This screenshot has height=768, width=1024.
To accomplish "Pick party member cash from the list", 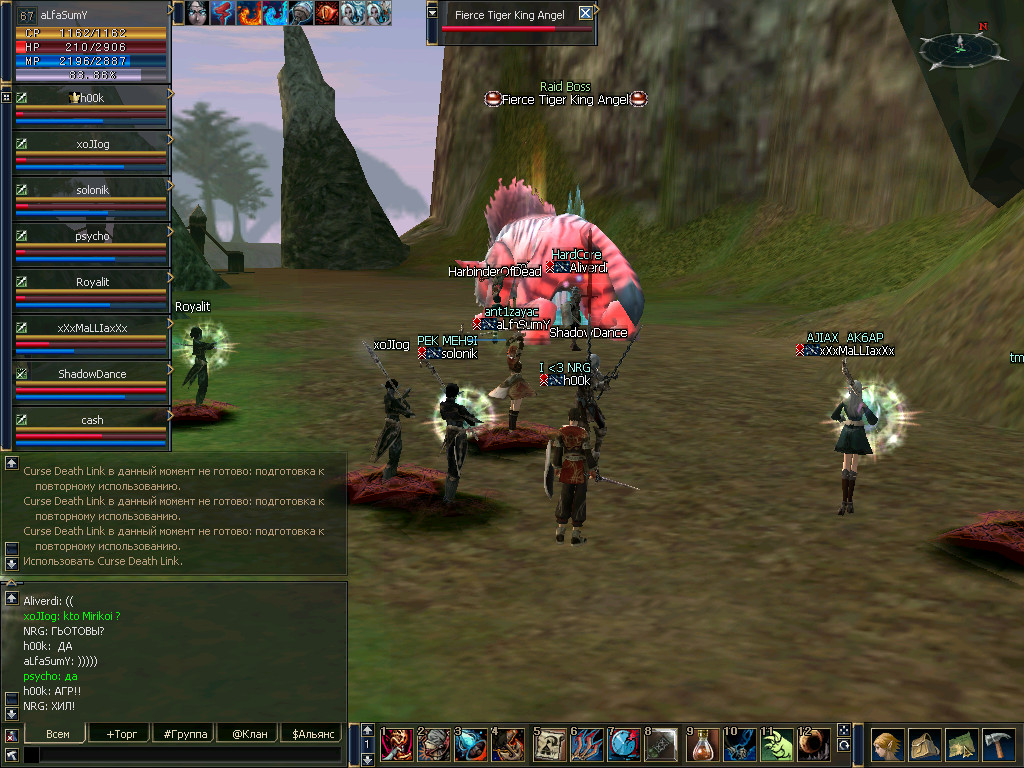I will coord(92,420).
